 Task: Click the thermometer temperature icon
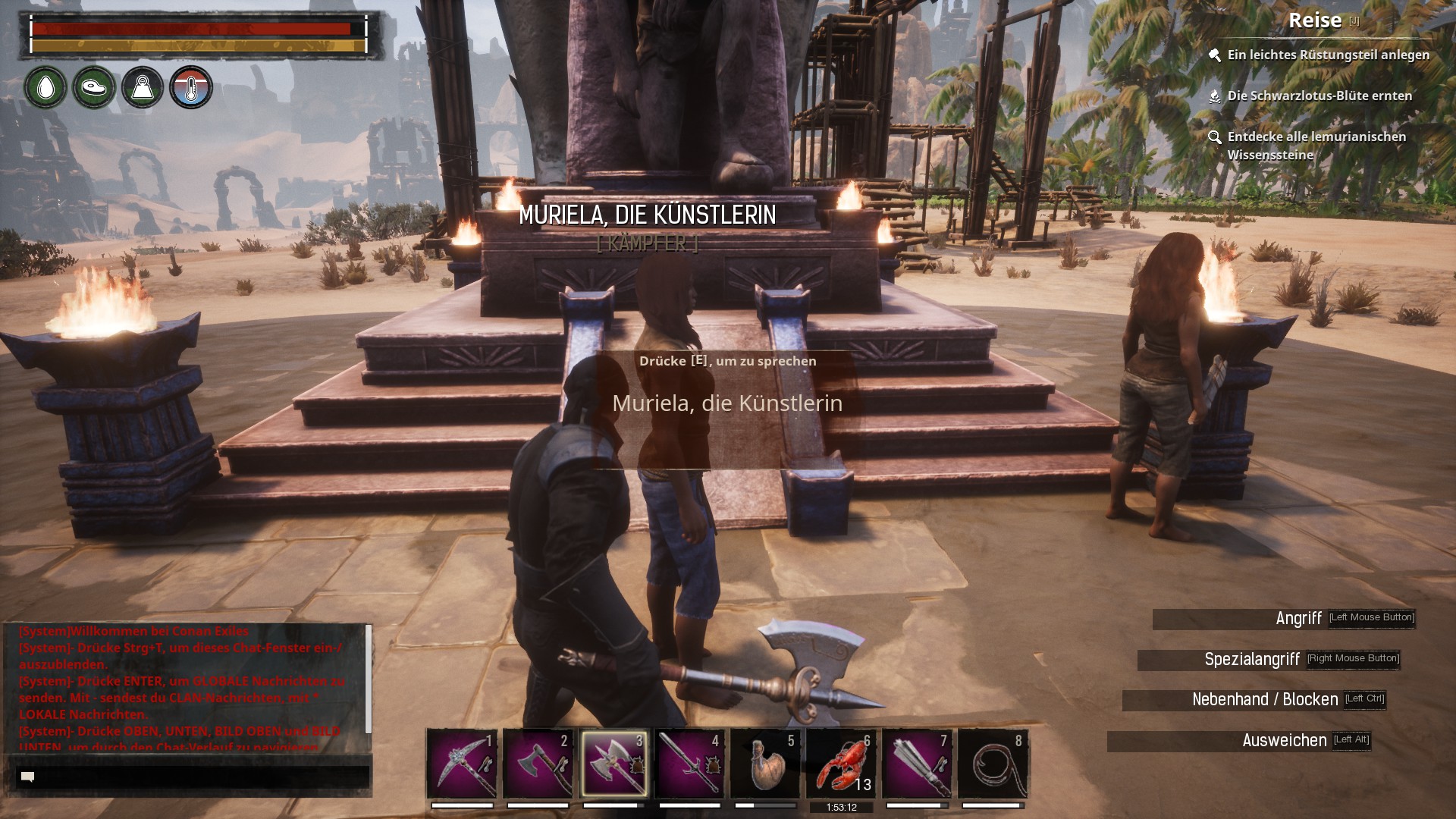click(191, 88)
